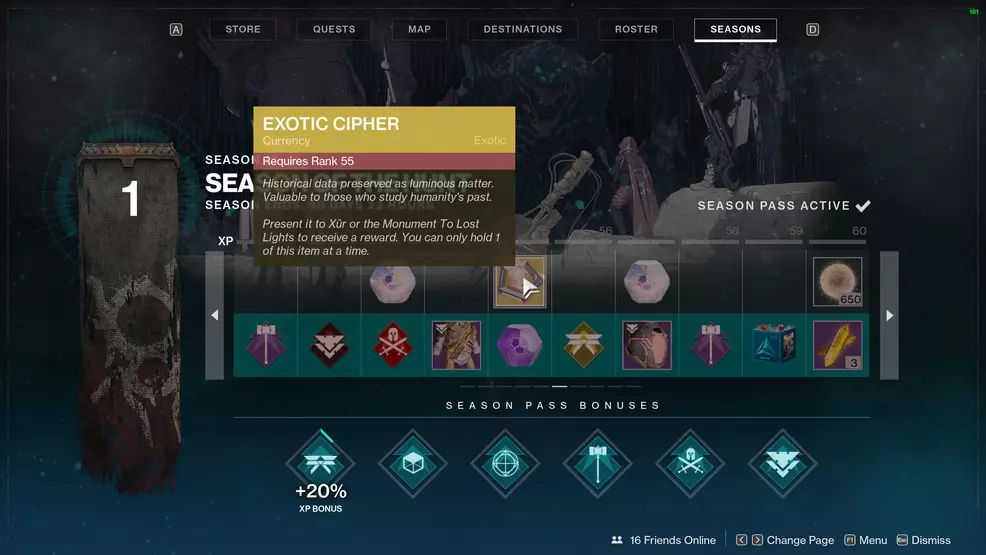The height and width of the screenshot is (555, 986).
Task: Open the Store tab
Action: tap(242, 29)
